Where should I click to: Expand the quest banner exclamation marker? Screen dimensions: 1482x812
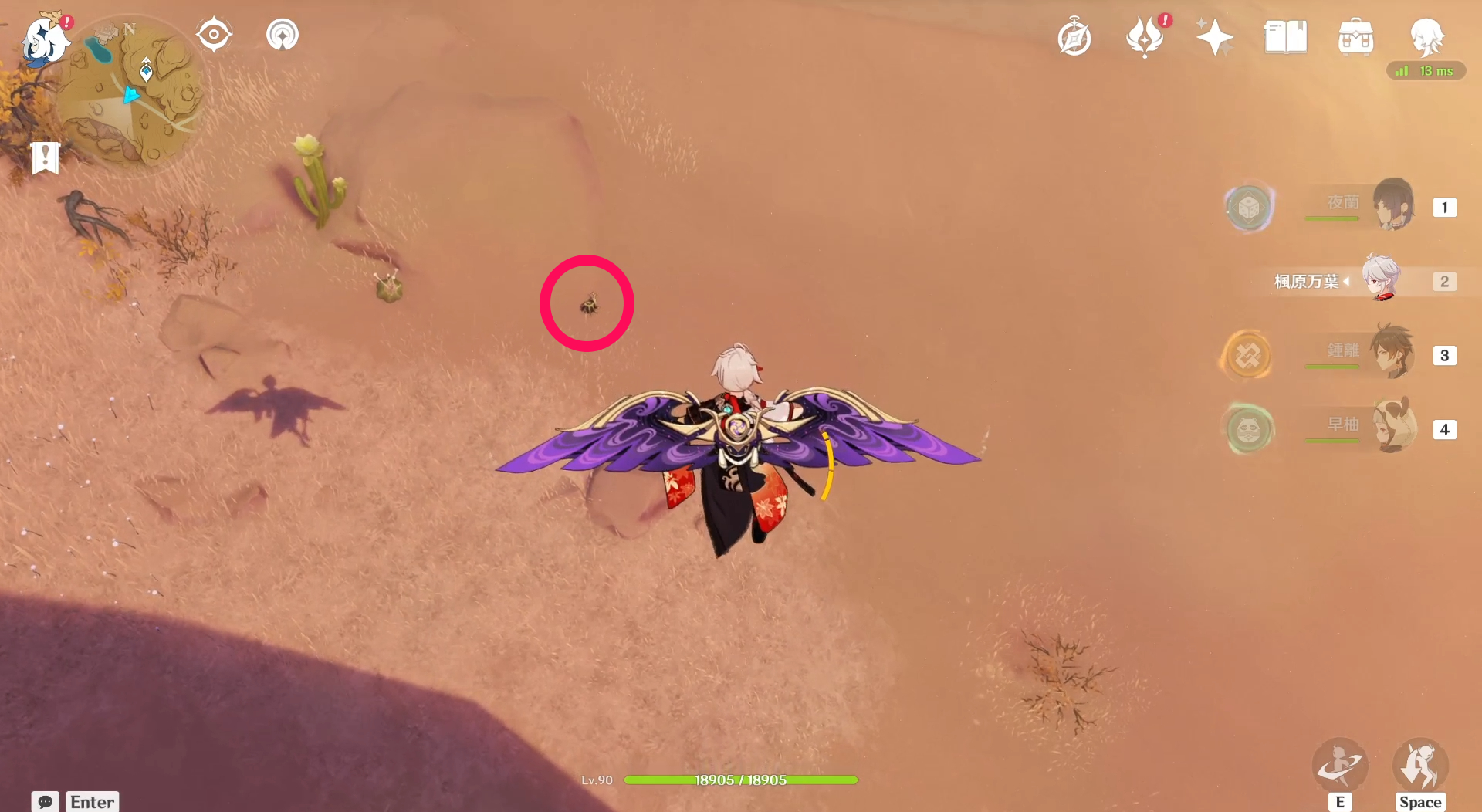(x=46, y=157)
